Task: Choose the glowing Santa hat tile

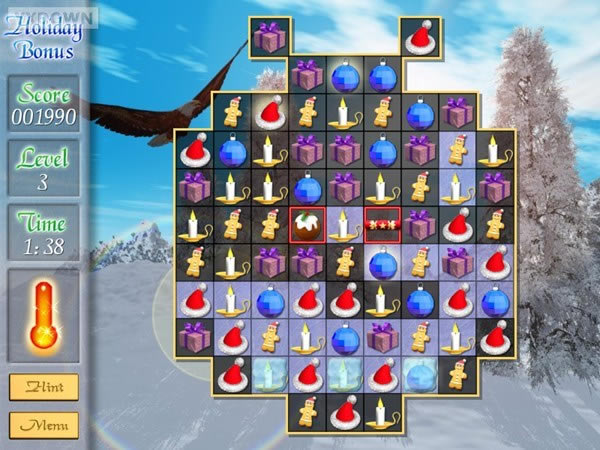Action: [270, 112]
